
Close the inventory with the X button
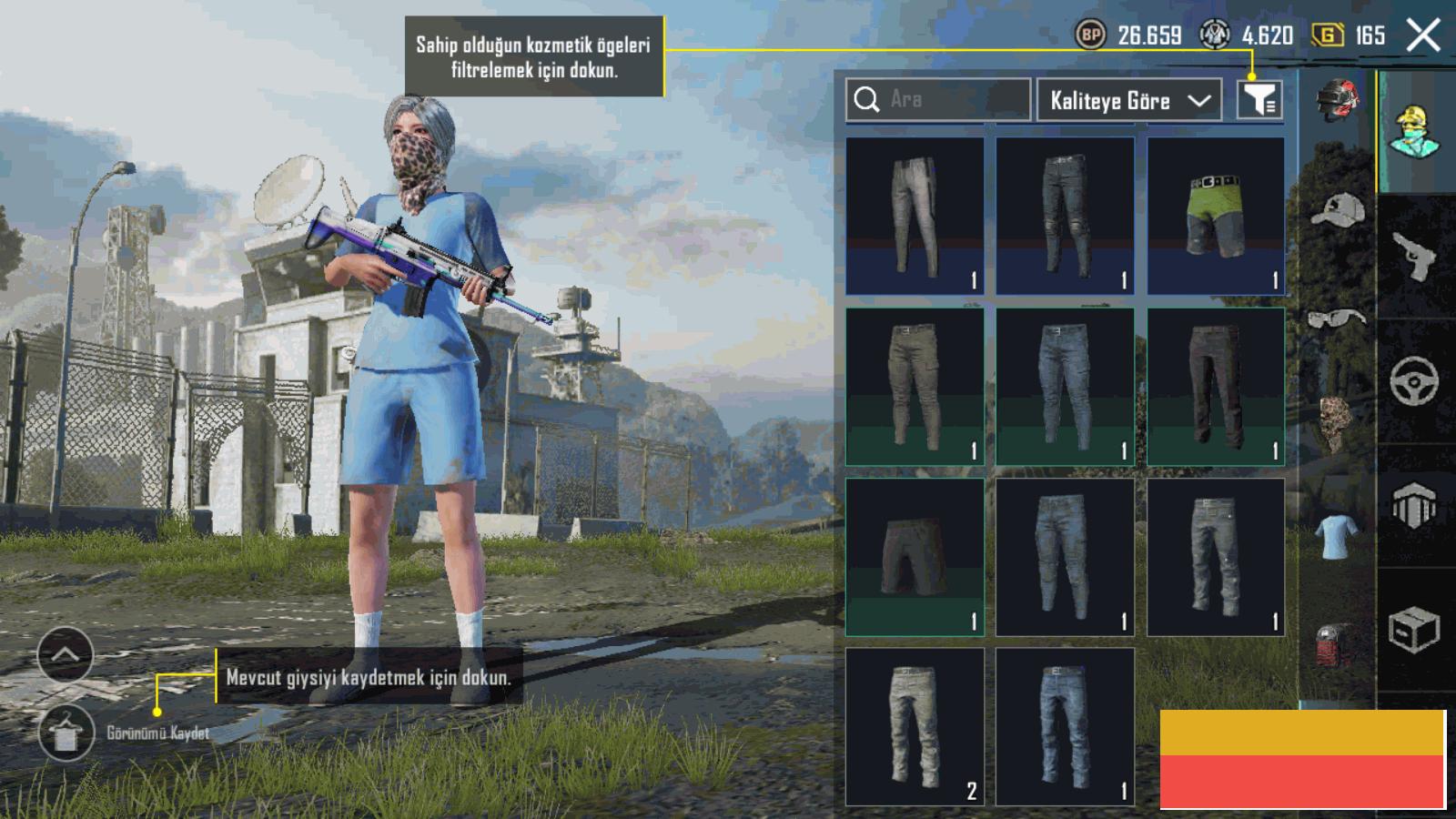pyautogui.click(x=1423, y=35)
